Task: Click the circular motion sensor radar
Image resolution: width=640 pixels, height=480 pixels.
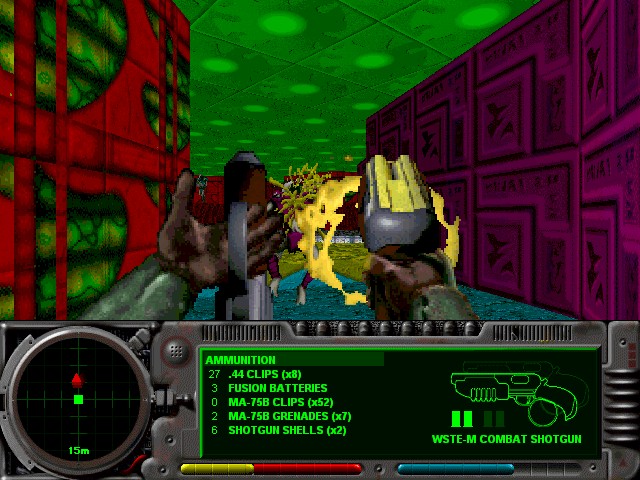Action: 77,399
